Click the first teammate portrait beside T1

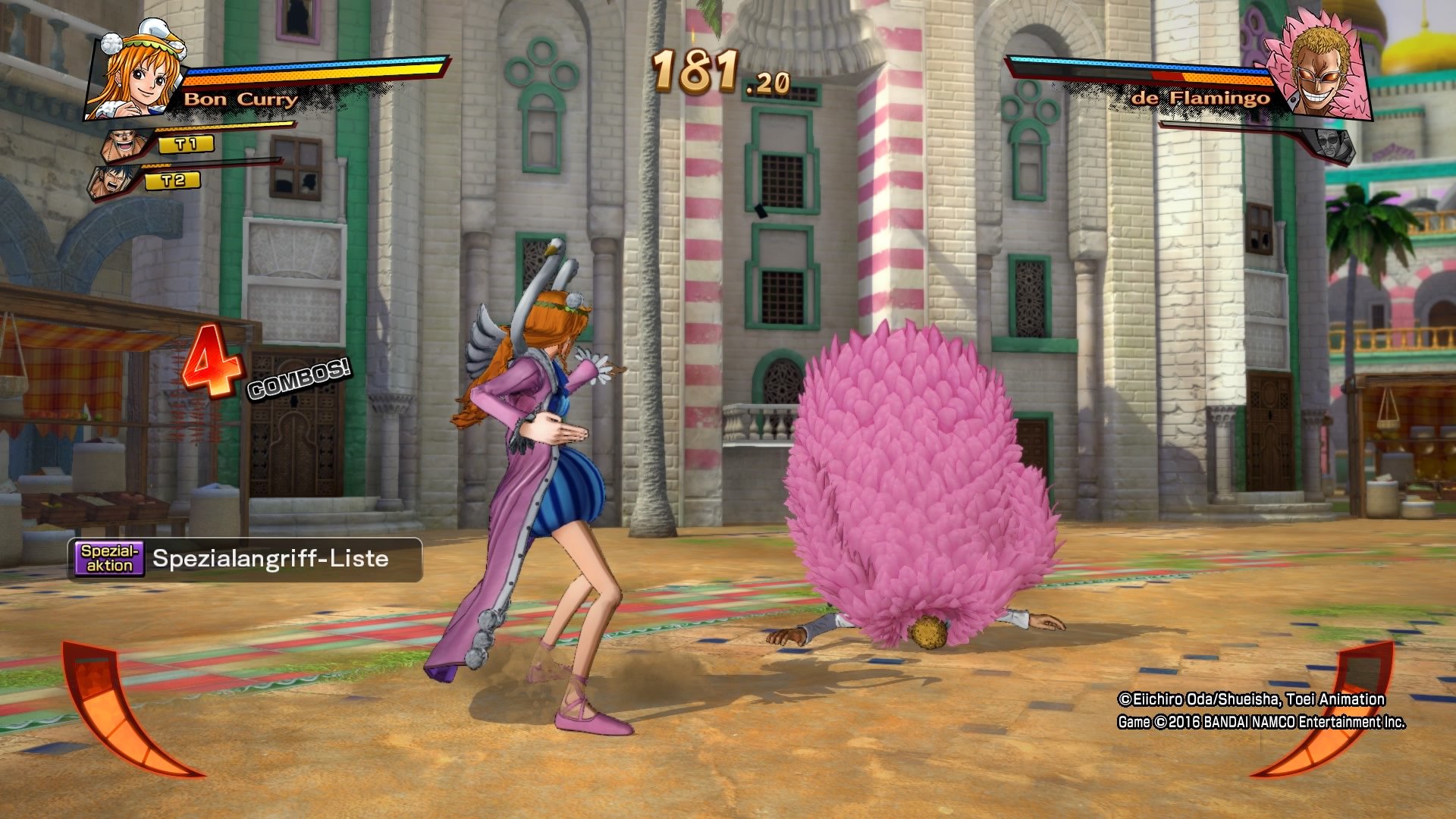click(x=121, y=144)
